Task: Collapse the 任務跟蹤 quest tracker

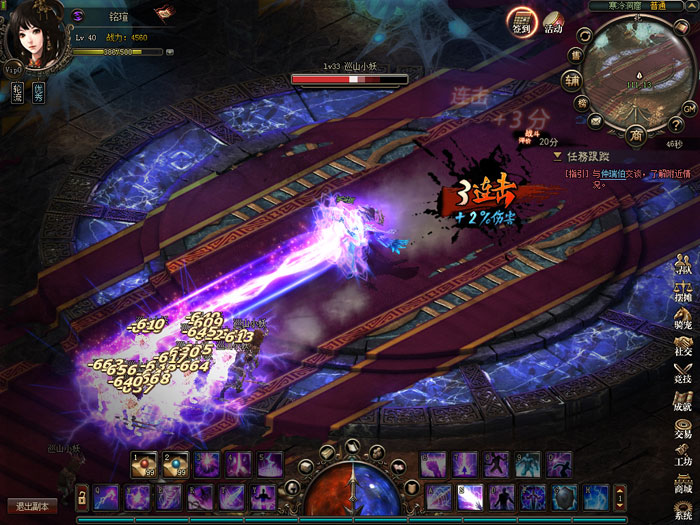Action: 558,157
